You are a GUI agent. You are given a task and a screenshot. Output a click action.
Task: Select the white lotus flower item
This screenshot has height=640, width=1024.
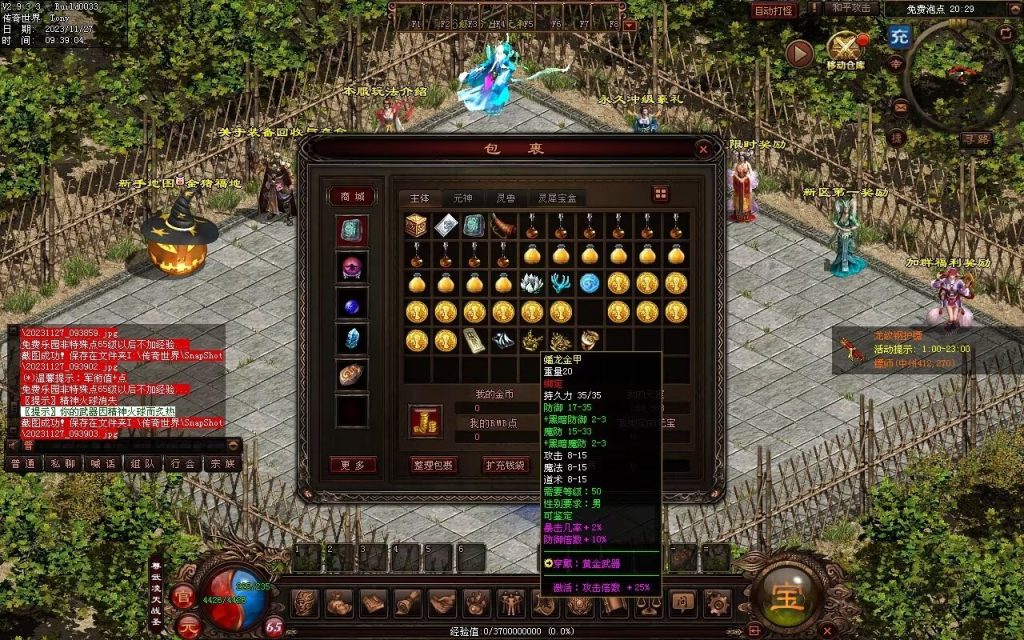pos(532,283)
